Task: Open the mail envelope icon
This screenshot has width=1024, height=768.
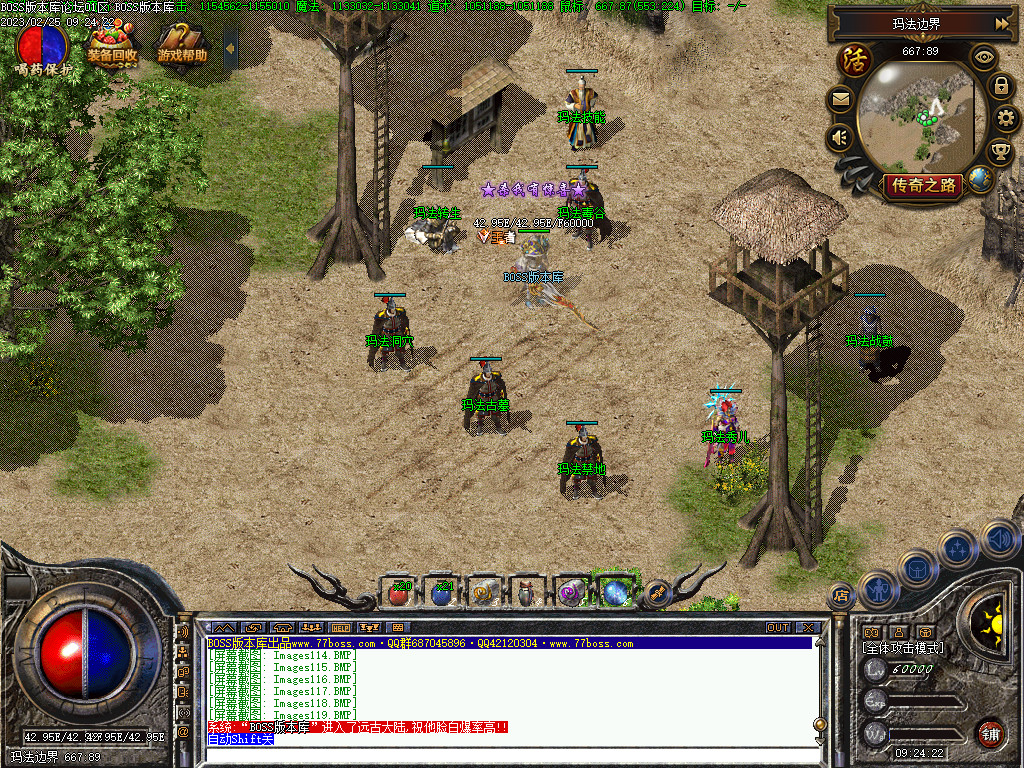Action: tap(840, 99)
